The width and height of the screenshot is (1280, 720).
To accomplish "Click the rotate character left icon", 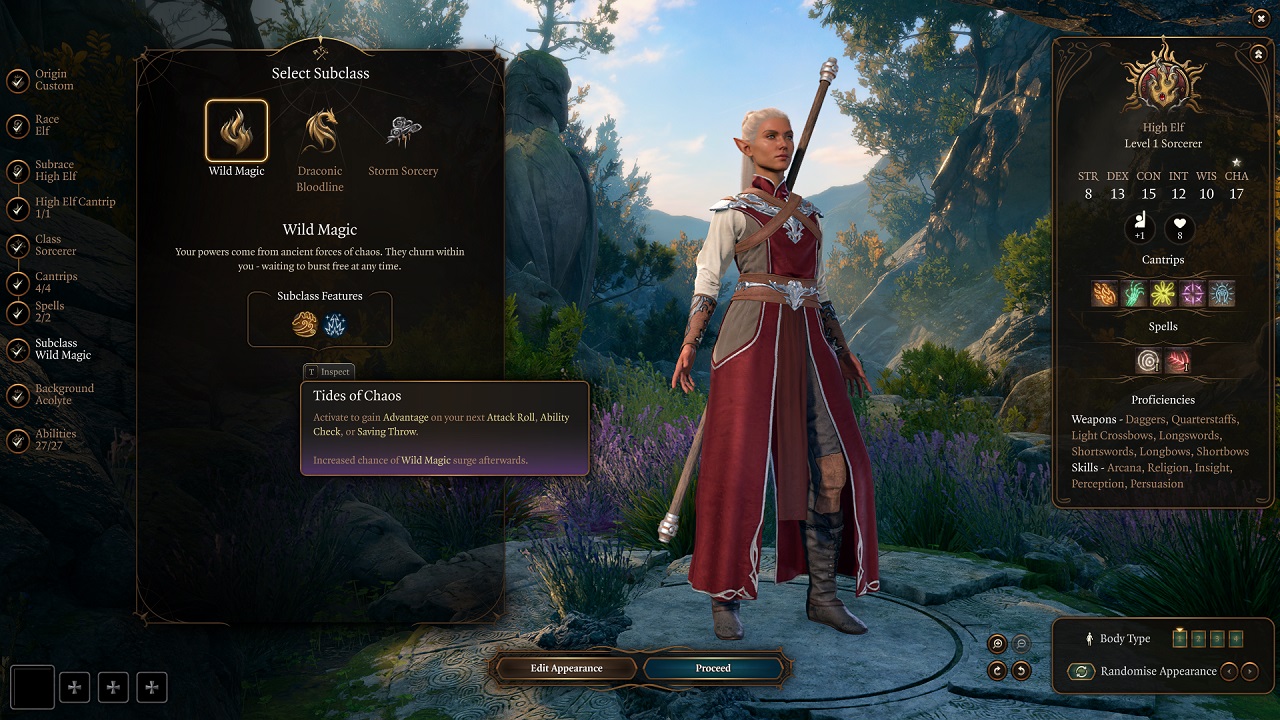I will (x=1021, y=669).
